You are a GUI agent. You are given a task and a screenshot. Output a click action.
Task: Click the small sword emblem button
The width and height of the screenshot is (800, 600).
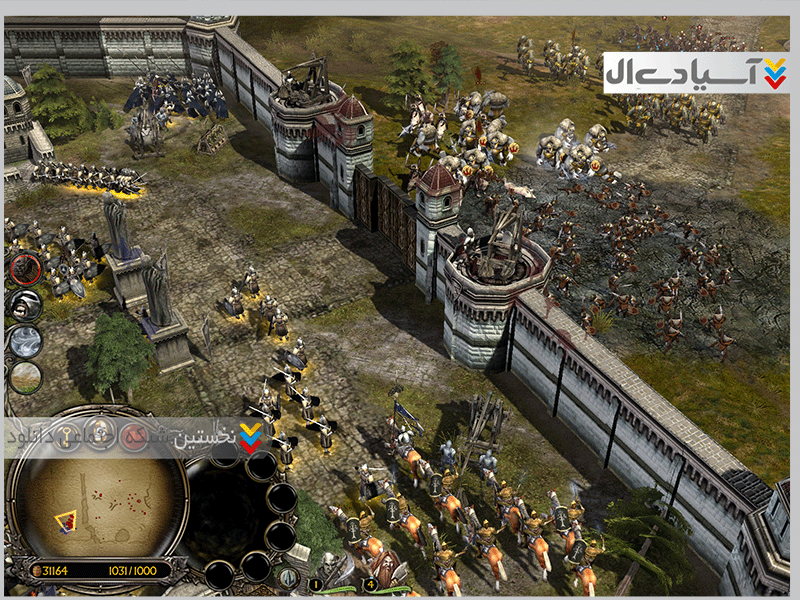(288, 576)
